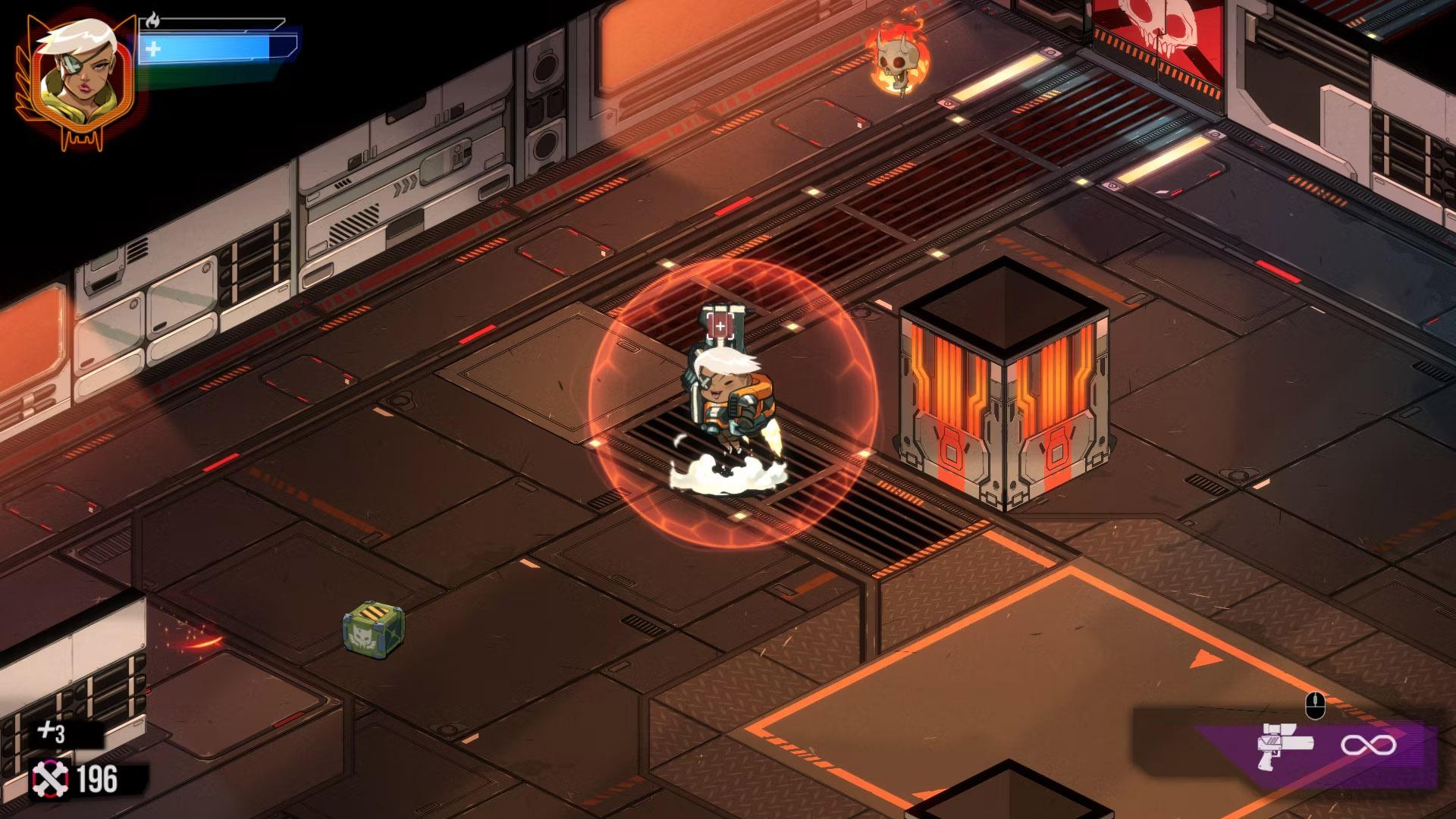Click the crossed-wrench scrap currency icon
The height and width of the screenshot is (819, 1456).
[49, 780]
